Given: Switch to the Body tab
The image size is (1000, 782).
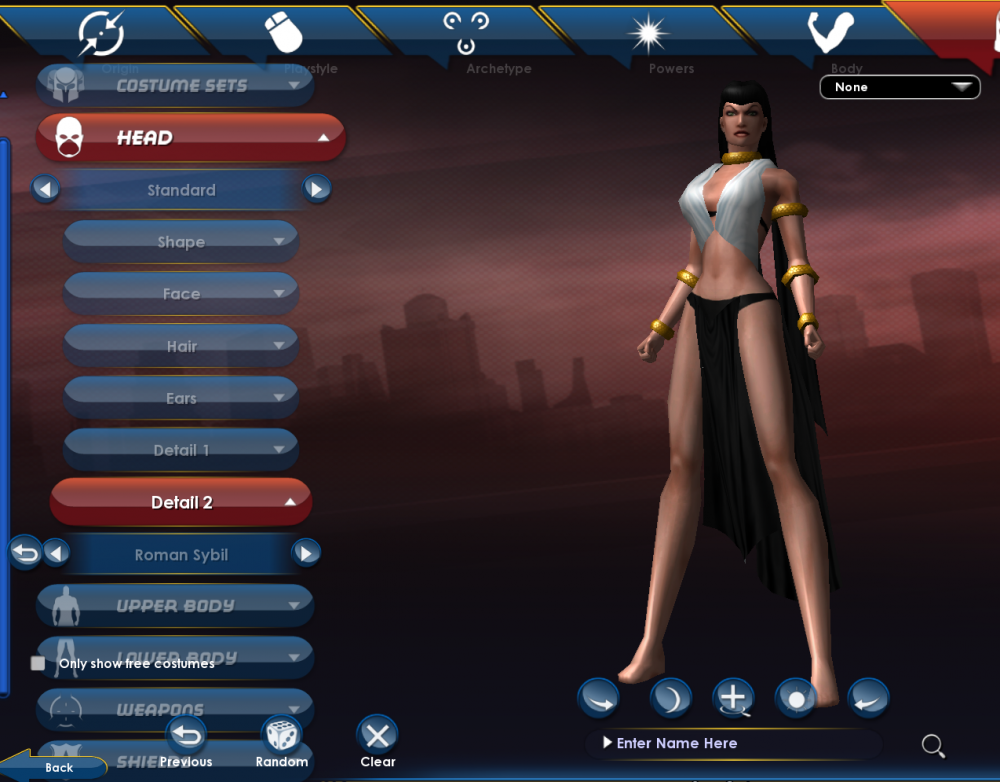Looking at the screenshot, I should (831, 36).
